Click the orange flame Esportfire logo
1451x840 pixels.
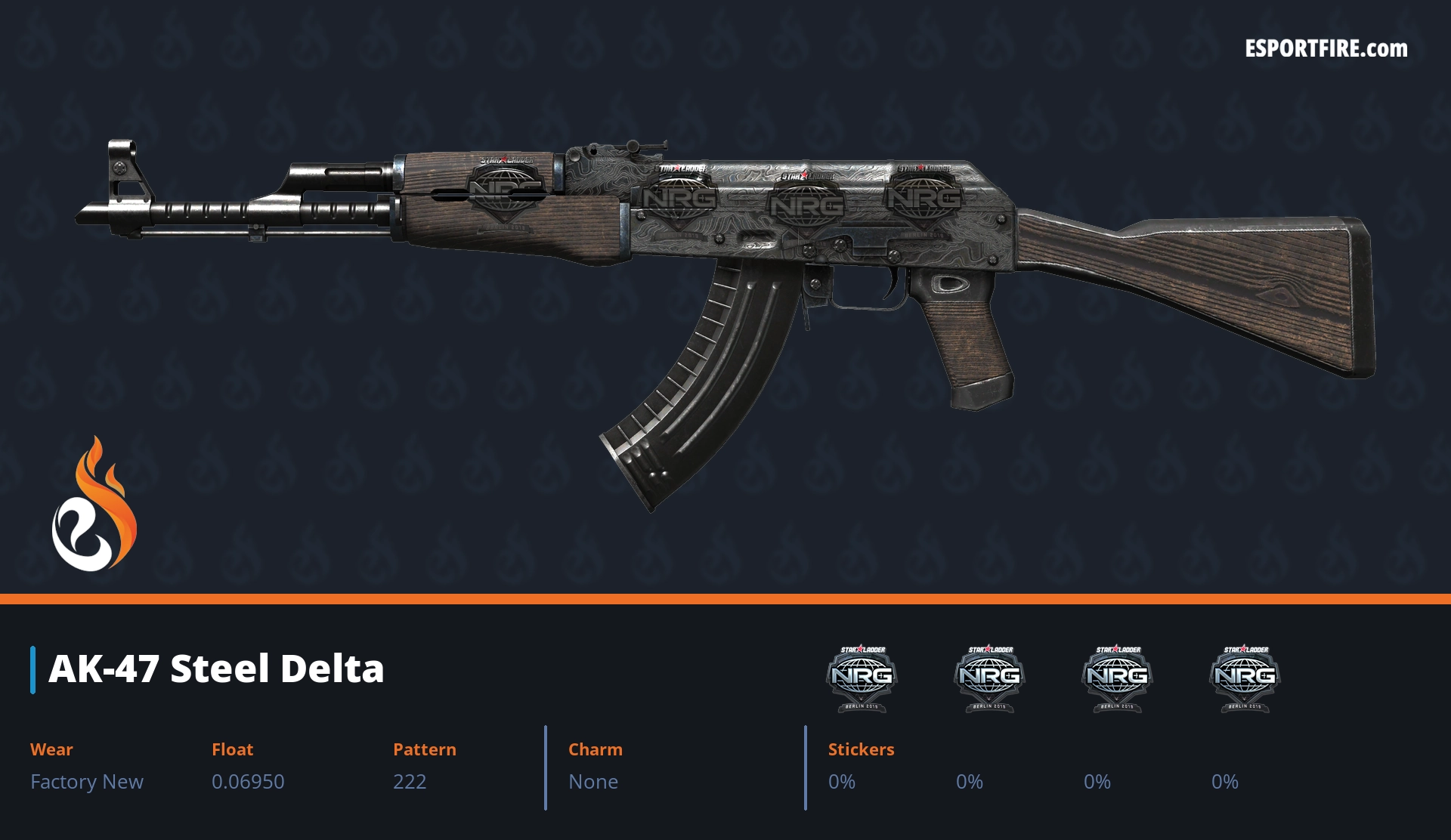tap(94, 505)
